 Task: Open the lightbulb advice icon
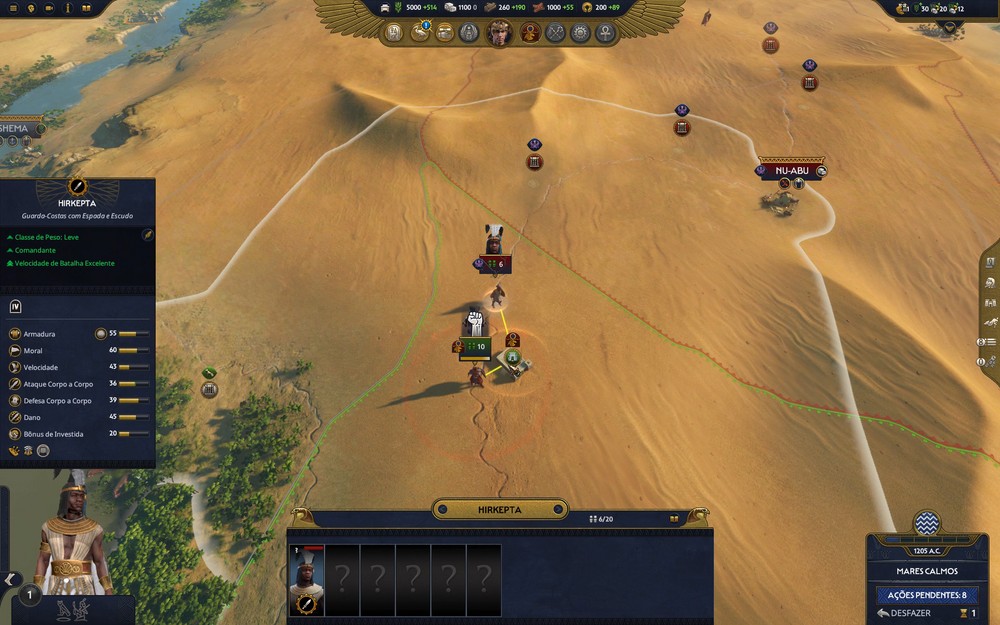[x=31, y=8]
